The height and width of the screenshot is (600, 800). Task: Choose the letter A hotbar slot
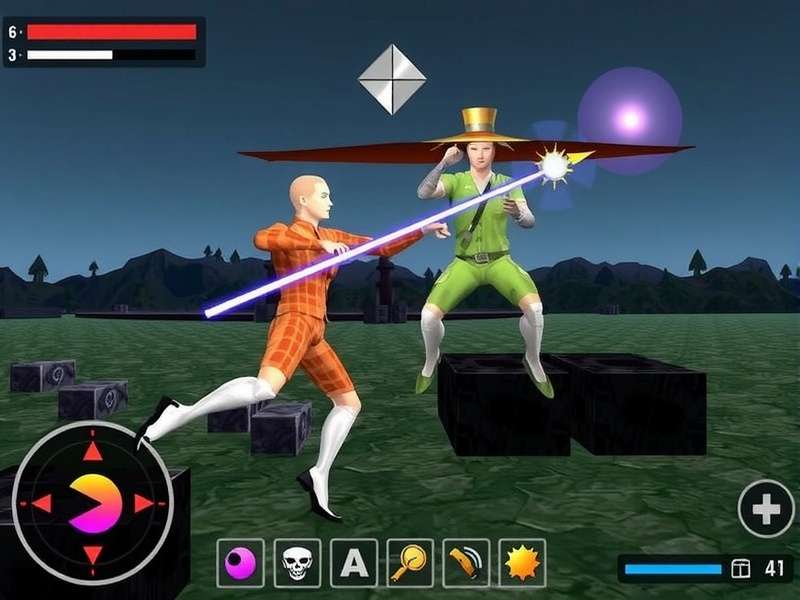coord(353,564)
